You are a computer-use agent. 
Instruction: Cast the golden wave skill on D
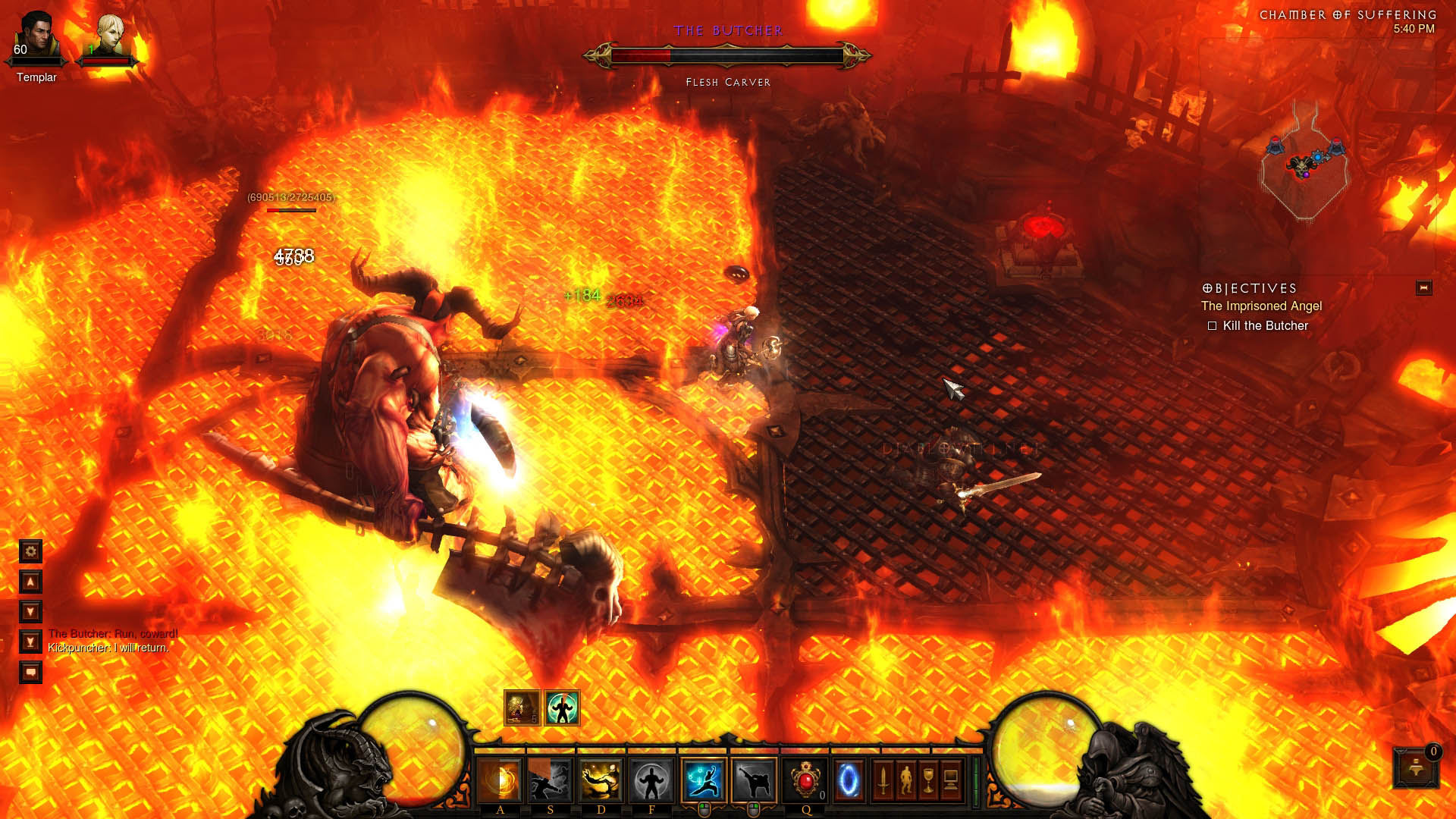tap(601, 780)
